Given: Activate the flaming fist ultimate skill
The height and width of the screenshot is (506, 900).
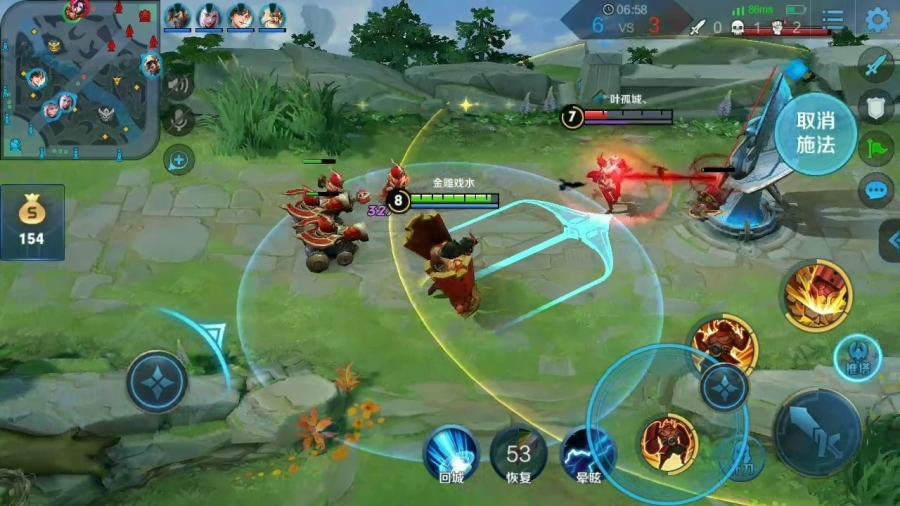Looking at the screenshot, I should pyautogui.click(x=817, y=296).
